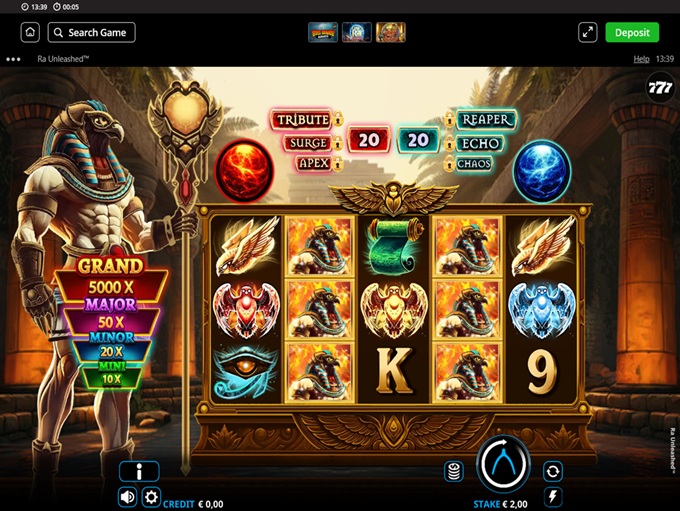Enable autoplay with the circular arrows button
This screenshot has width=680, height=511.
(x=552, y=471)
